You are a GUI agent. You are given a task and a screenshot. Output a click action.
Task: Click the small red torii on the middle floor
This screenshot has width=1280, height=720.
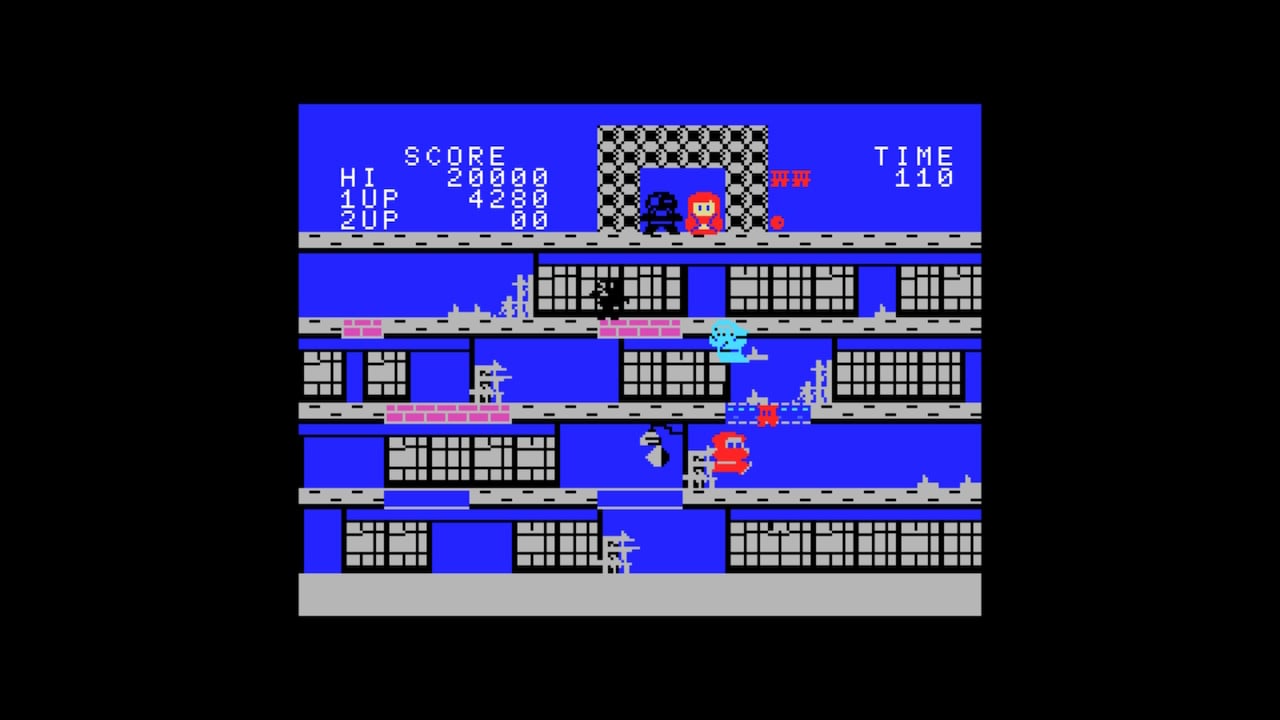click(x=768, y=413)
